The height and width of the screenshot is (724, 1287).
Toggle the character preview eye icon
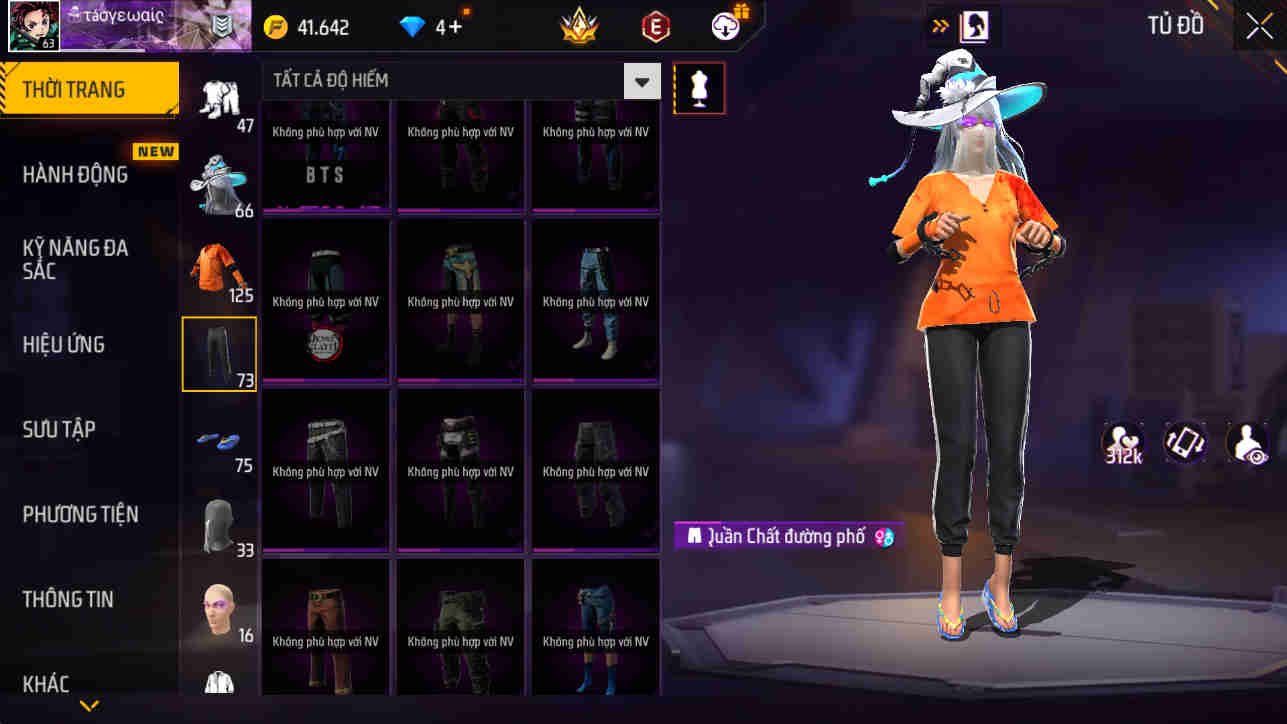(1248, 443)
